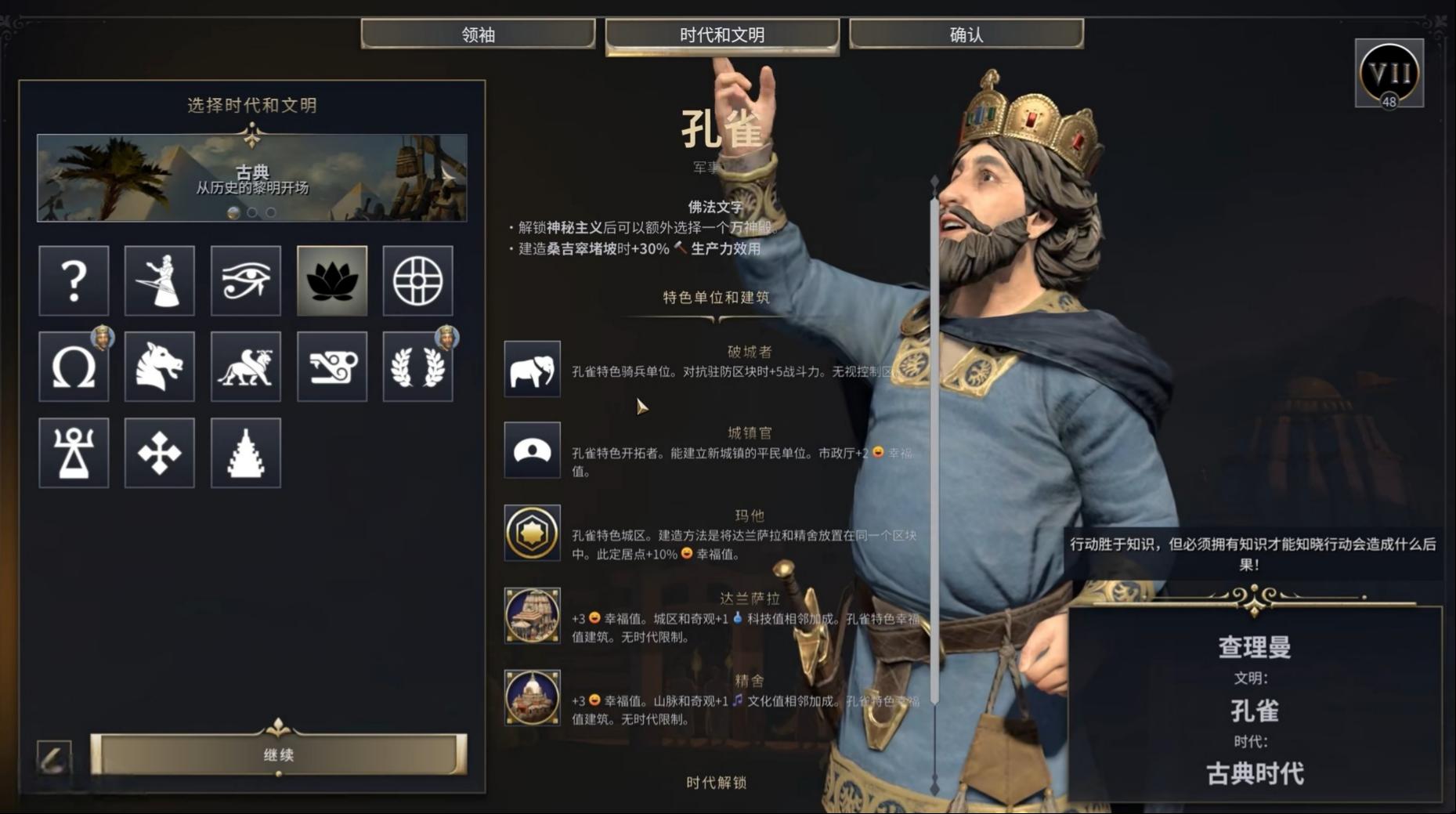Select the question mark random civilization option
The image size is (1456, 814).
pos(73,280)
